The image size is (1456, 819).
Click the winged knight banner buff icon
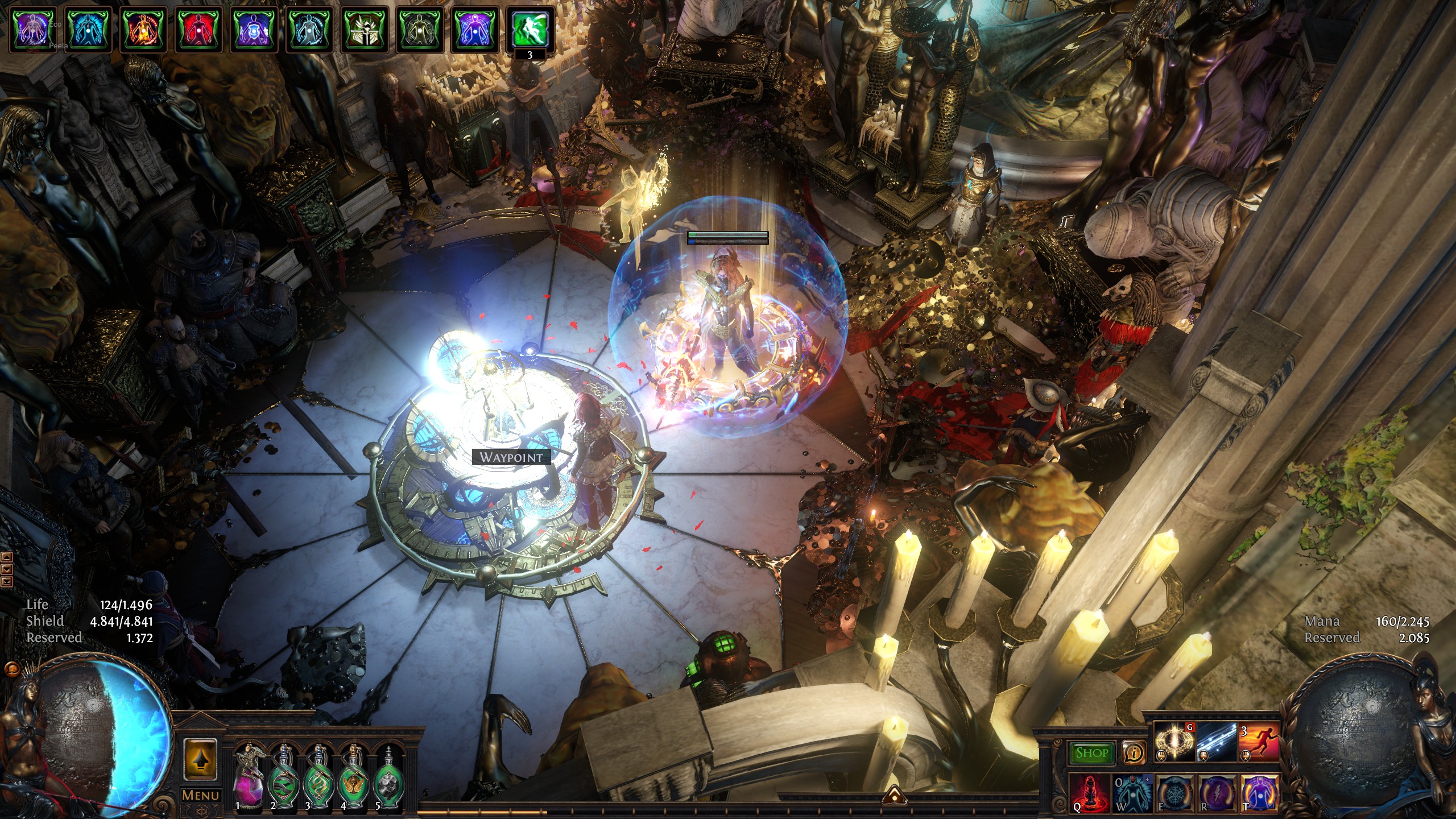(365, 30)
